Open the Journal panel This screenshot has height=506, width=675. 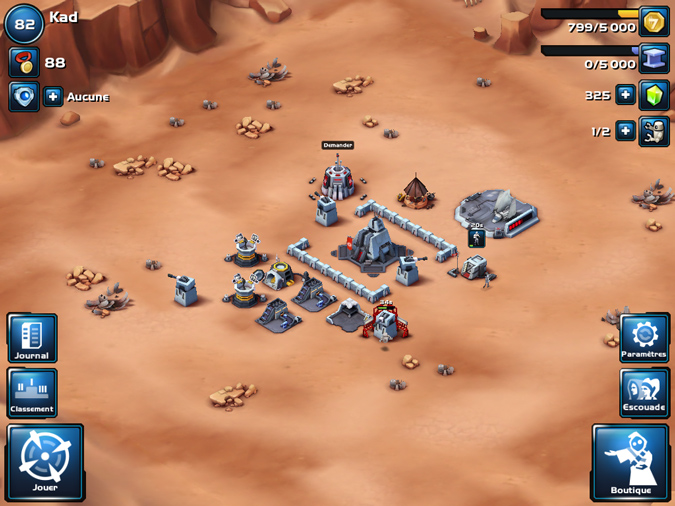tap(32, 338)
